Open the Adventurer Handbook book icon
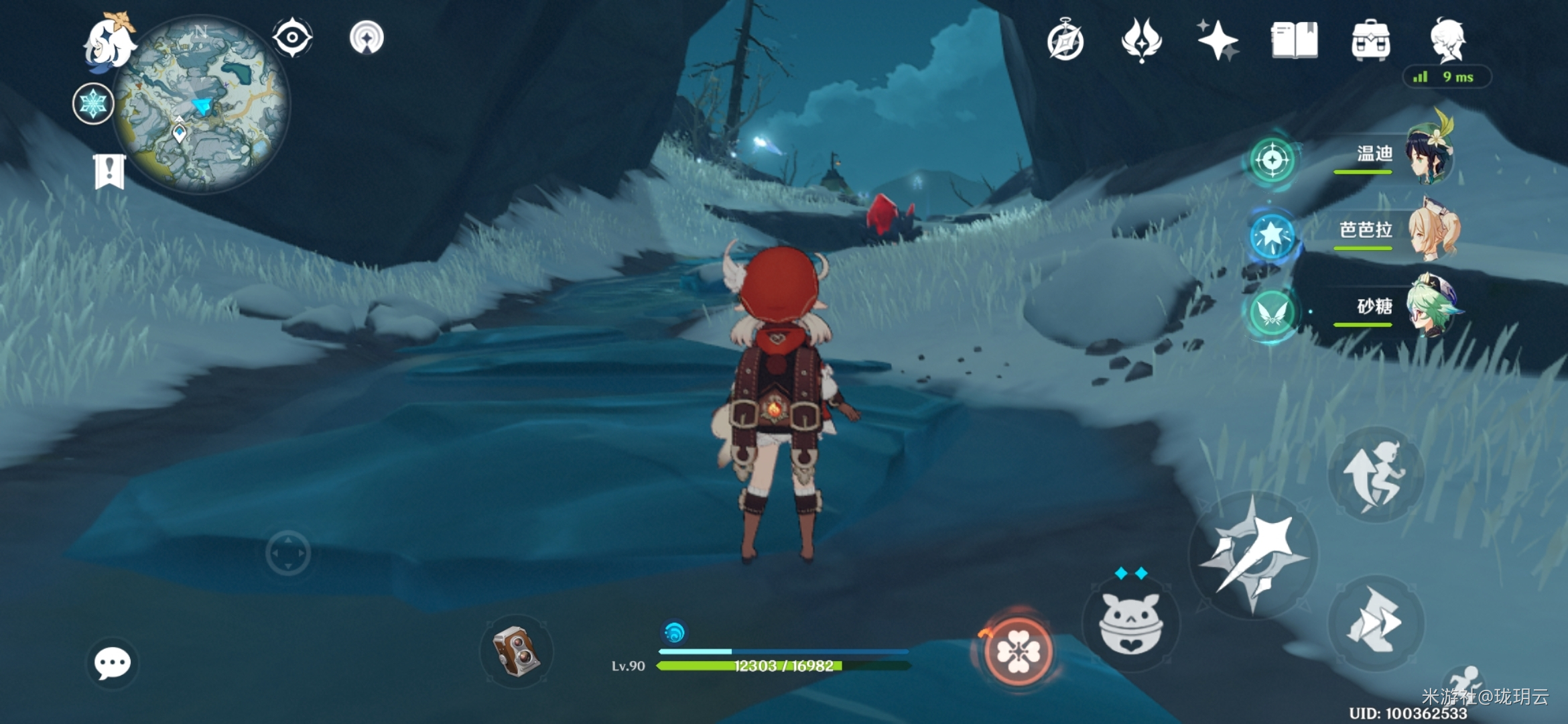 click(x=1294, y=40)
